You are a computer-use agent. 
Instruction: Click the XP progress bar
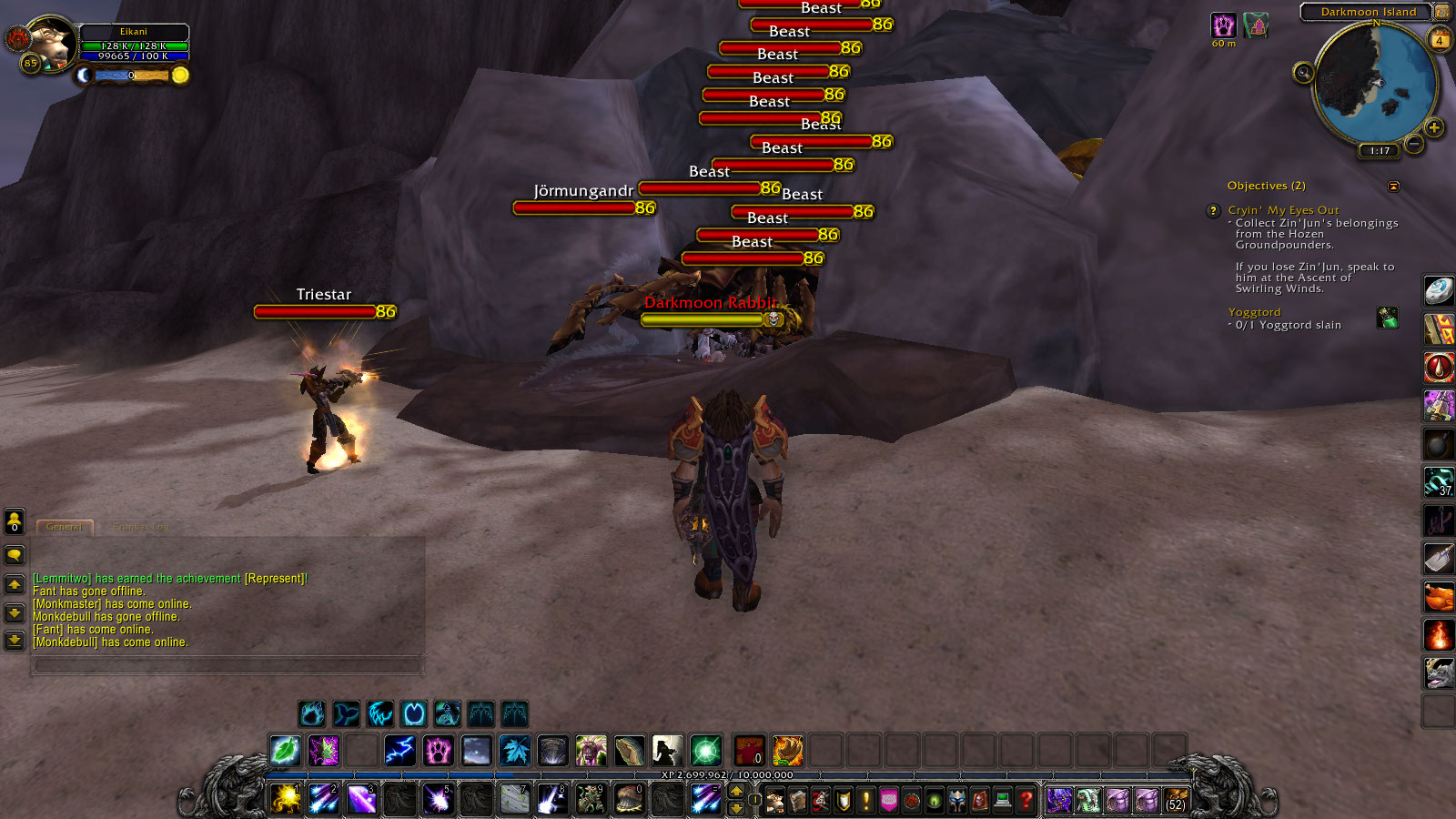[x=728, y=775]
